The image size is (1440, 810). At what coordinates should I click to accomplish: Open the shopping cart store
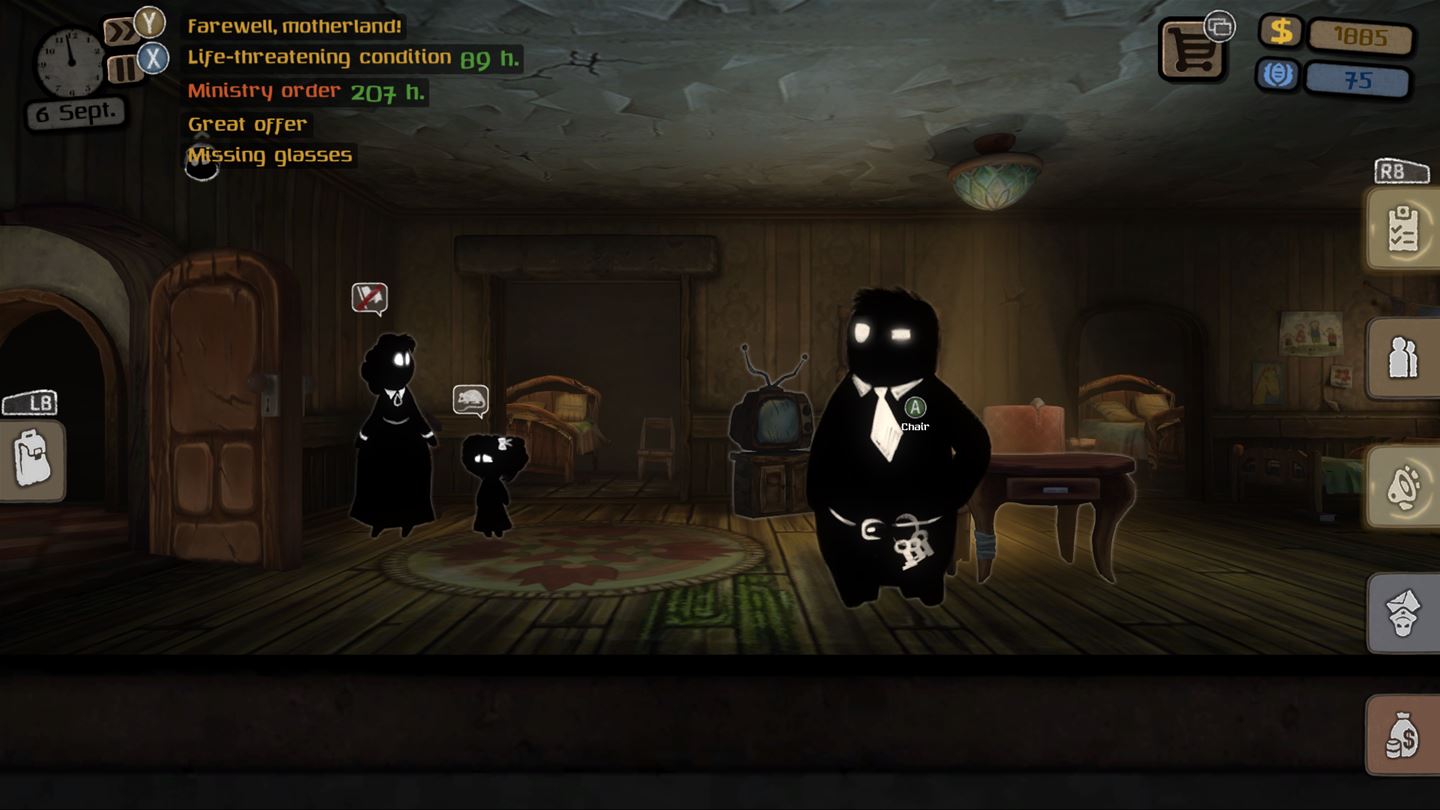coord(1193,50)
